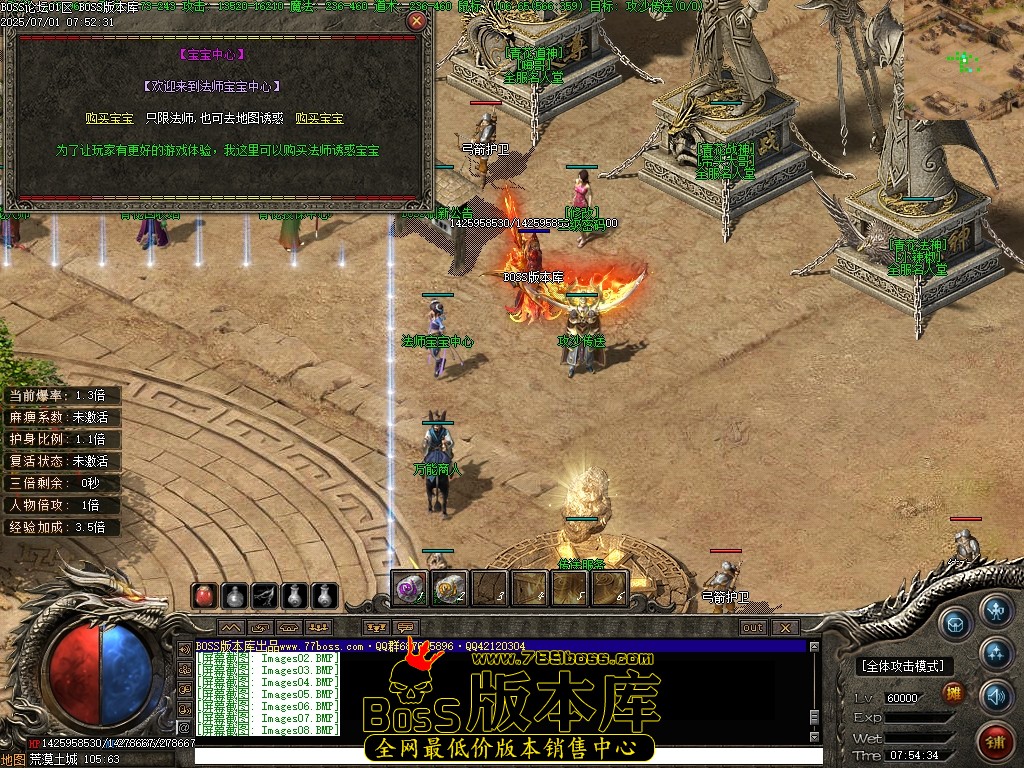Click the chat text input field
This screenshot has width=1024, height=768.
[500, 756]
